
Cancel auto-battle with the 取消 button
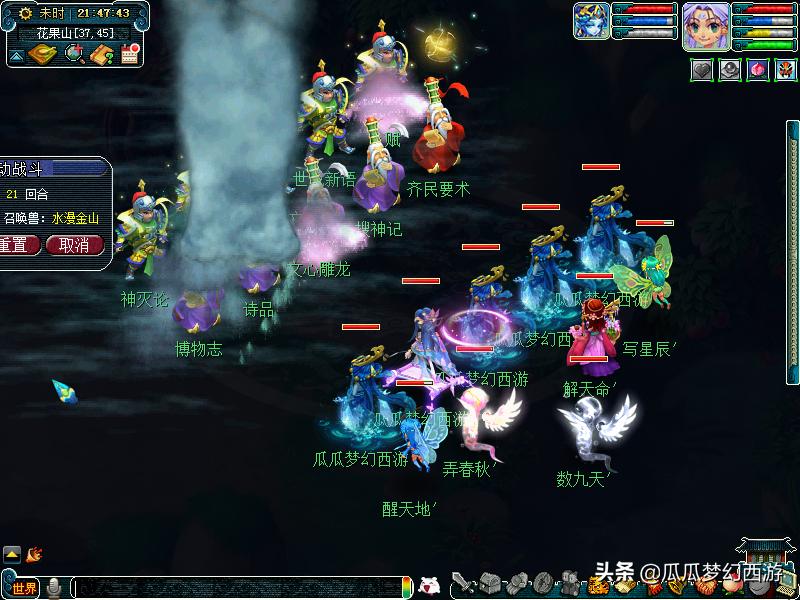(x=74, y=245)
